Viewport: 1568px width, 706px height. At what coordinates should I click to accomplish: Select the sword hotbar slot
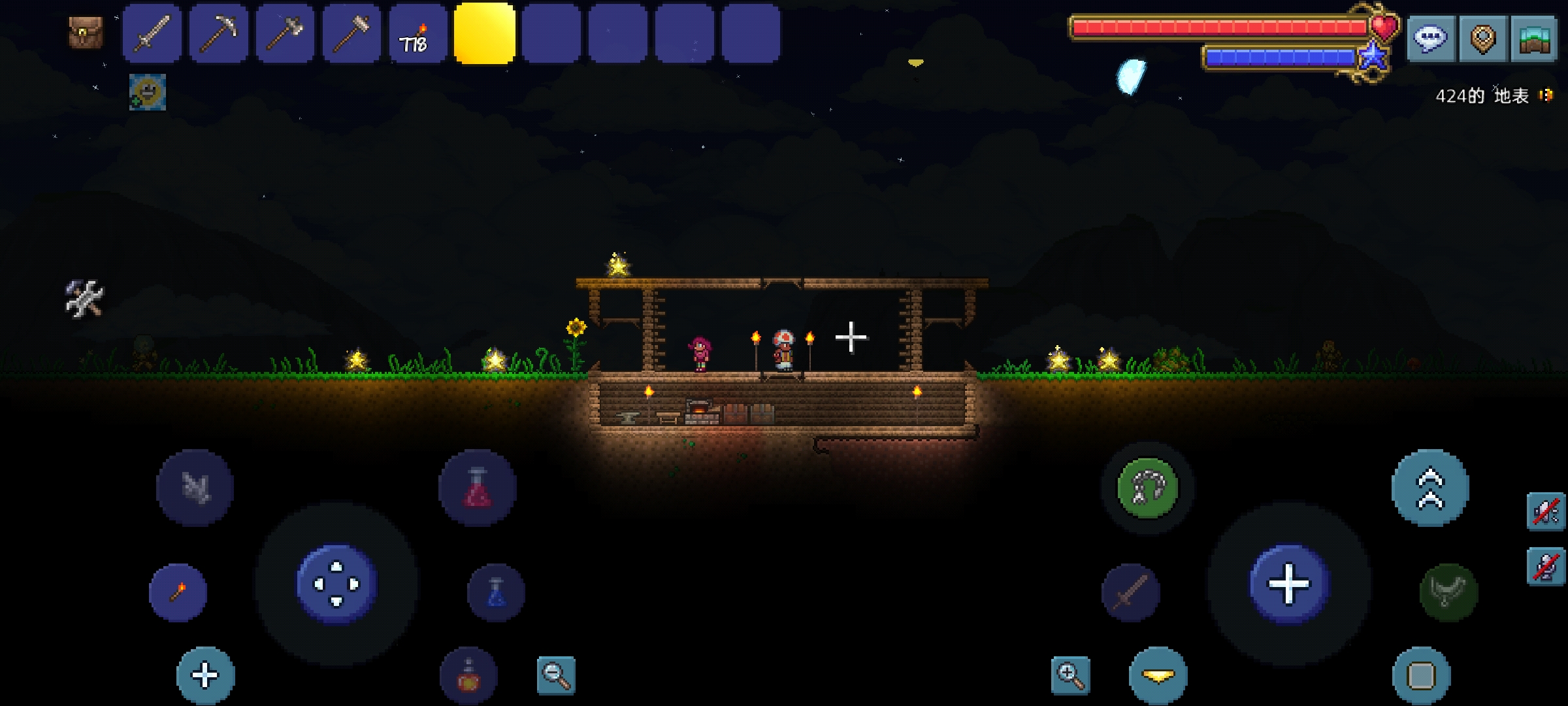(152, 33)
